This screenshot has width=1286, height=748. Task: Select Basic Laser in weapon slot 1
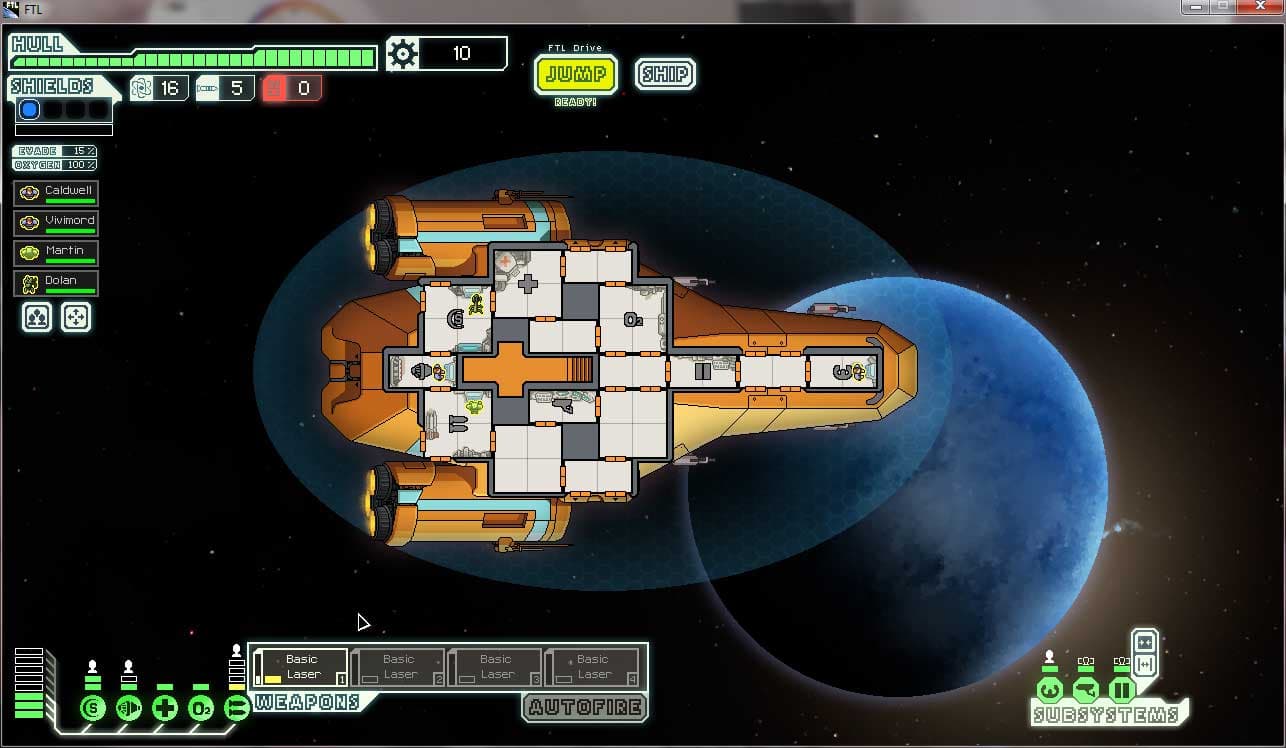pos(301,667)
